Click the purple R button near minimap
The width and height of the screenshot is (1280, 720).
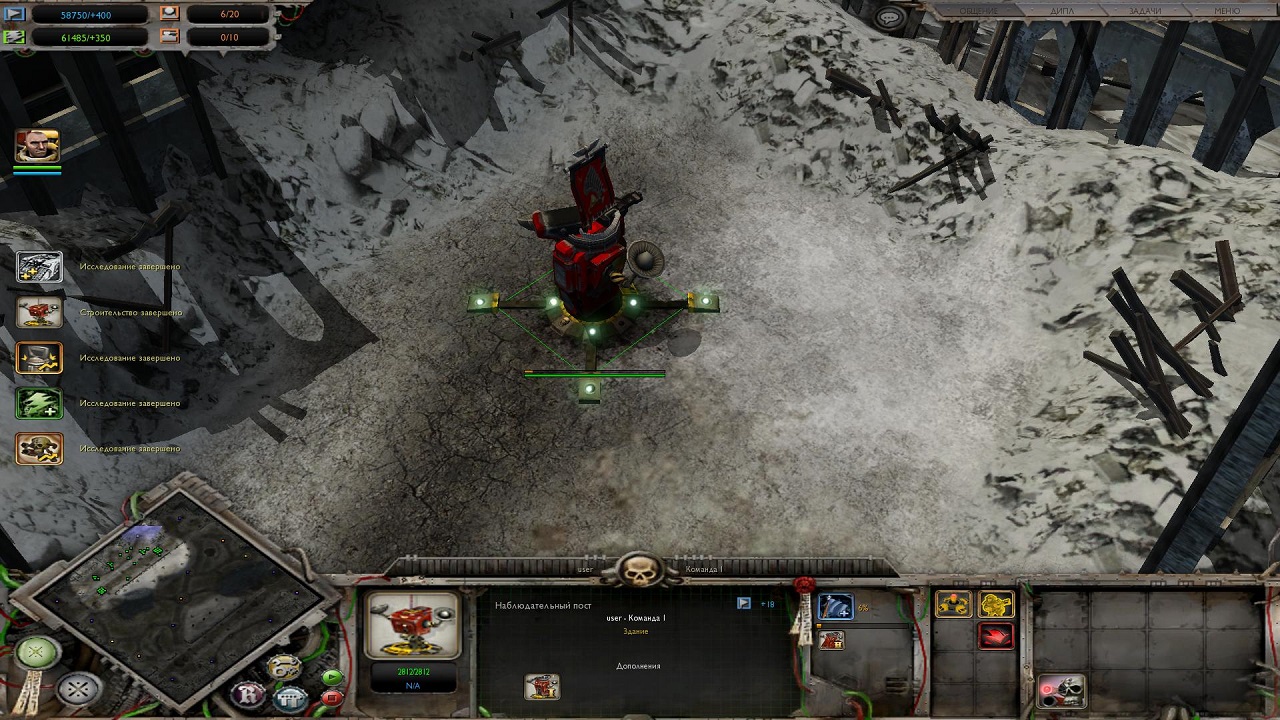(247, 693)
